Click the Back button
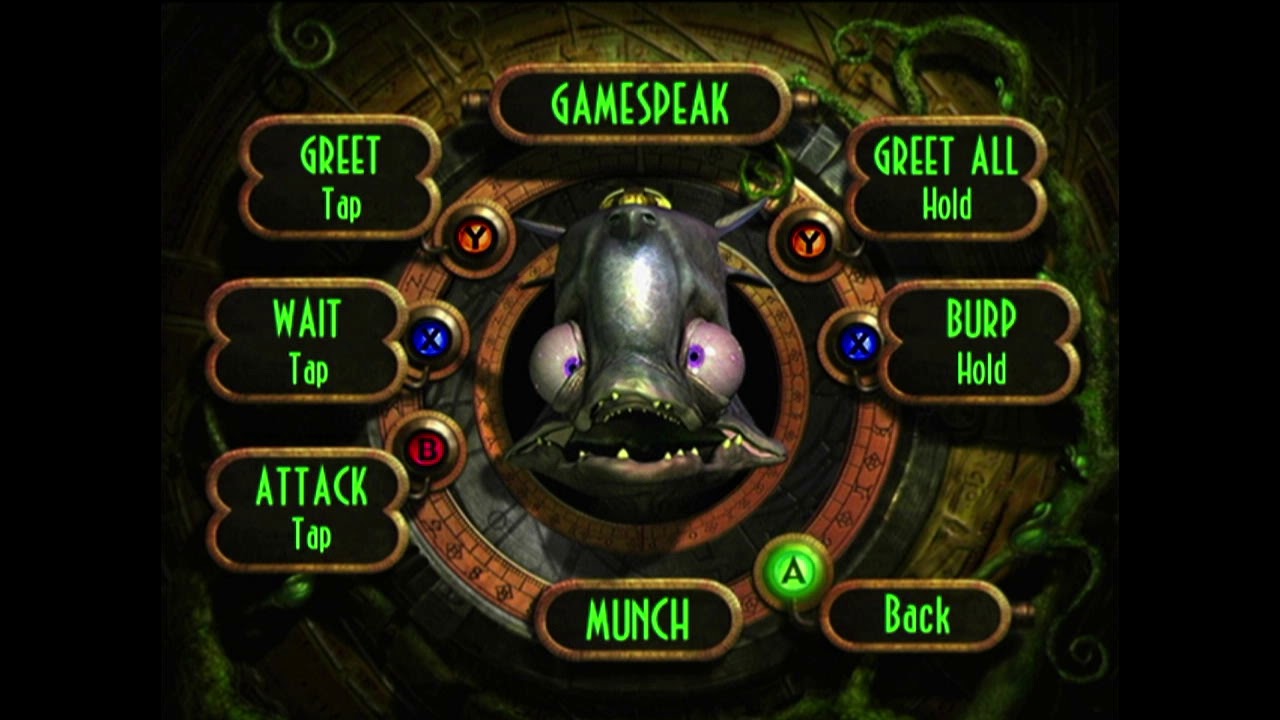Viewport: 1280px width, 720px height. (x=917, y=616)
